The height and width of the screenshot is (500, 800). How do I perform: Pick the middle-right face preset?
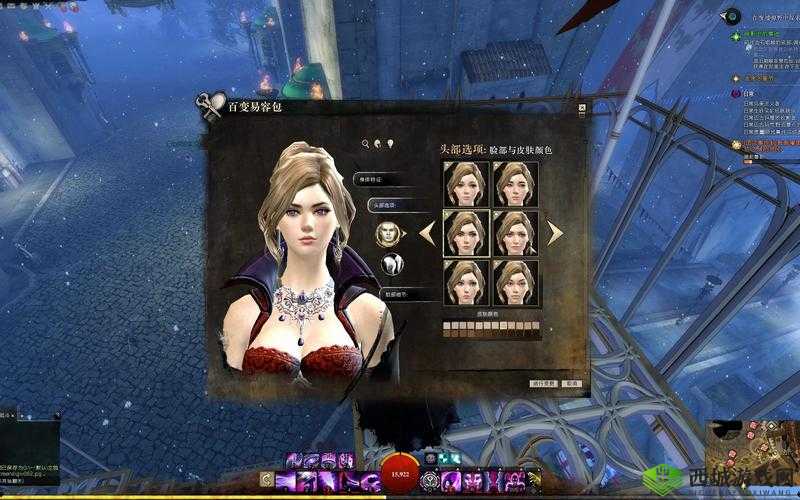coord(515,233)
